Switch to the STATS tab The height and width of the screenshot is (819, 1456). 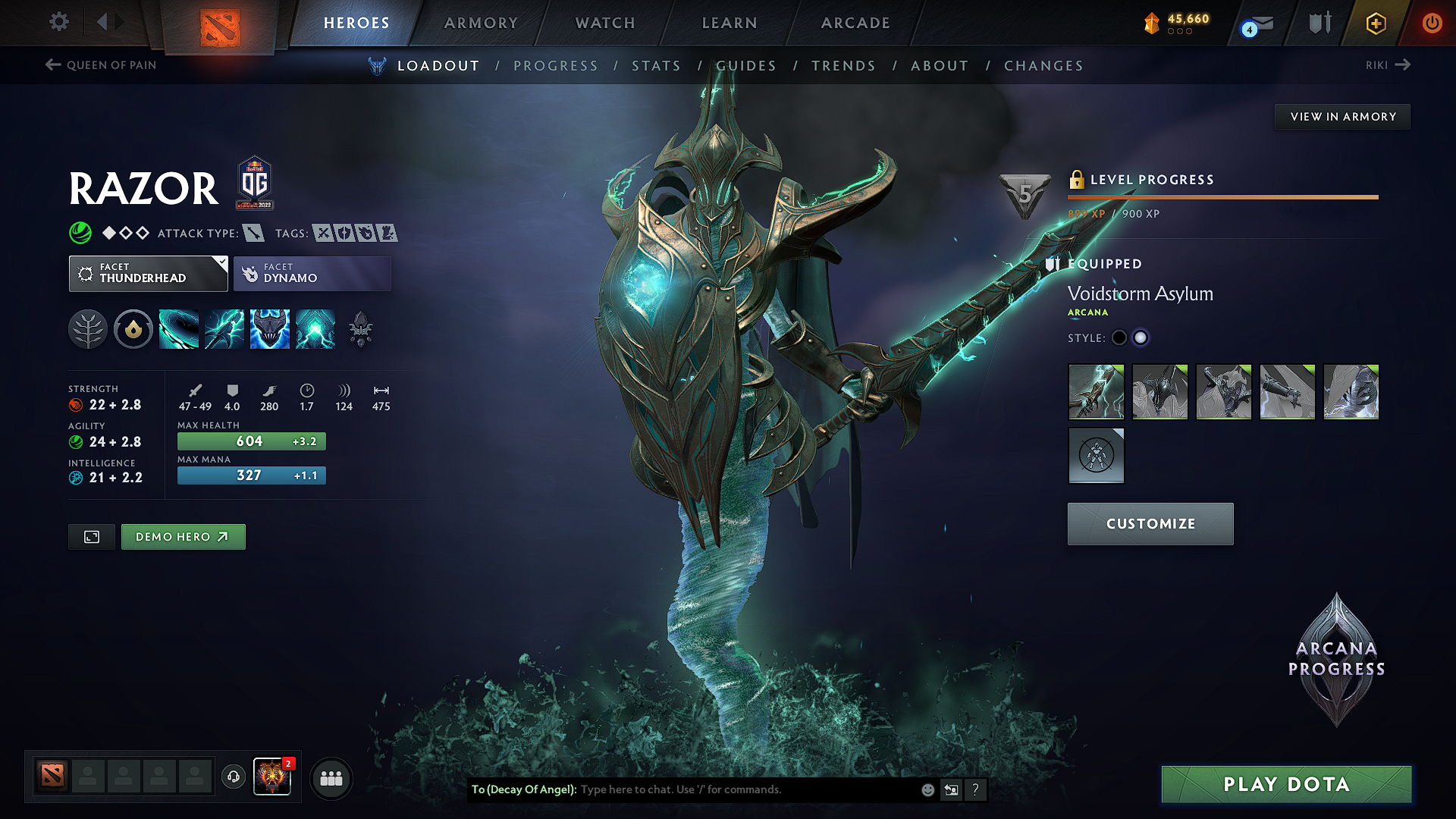pos(657,66)
